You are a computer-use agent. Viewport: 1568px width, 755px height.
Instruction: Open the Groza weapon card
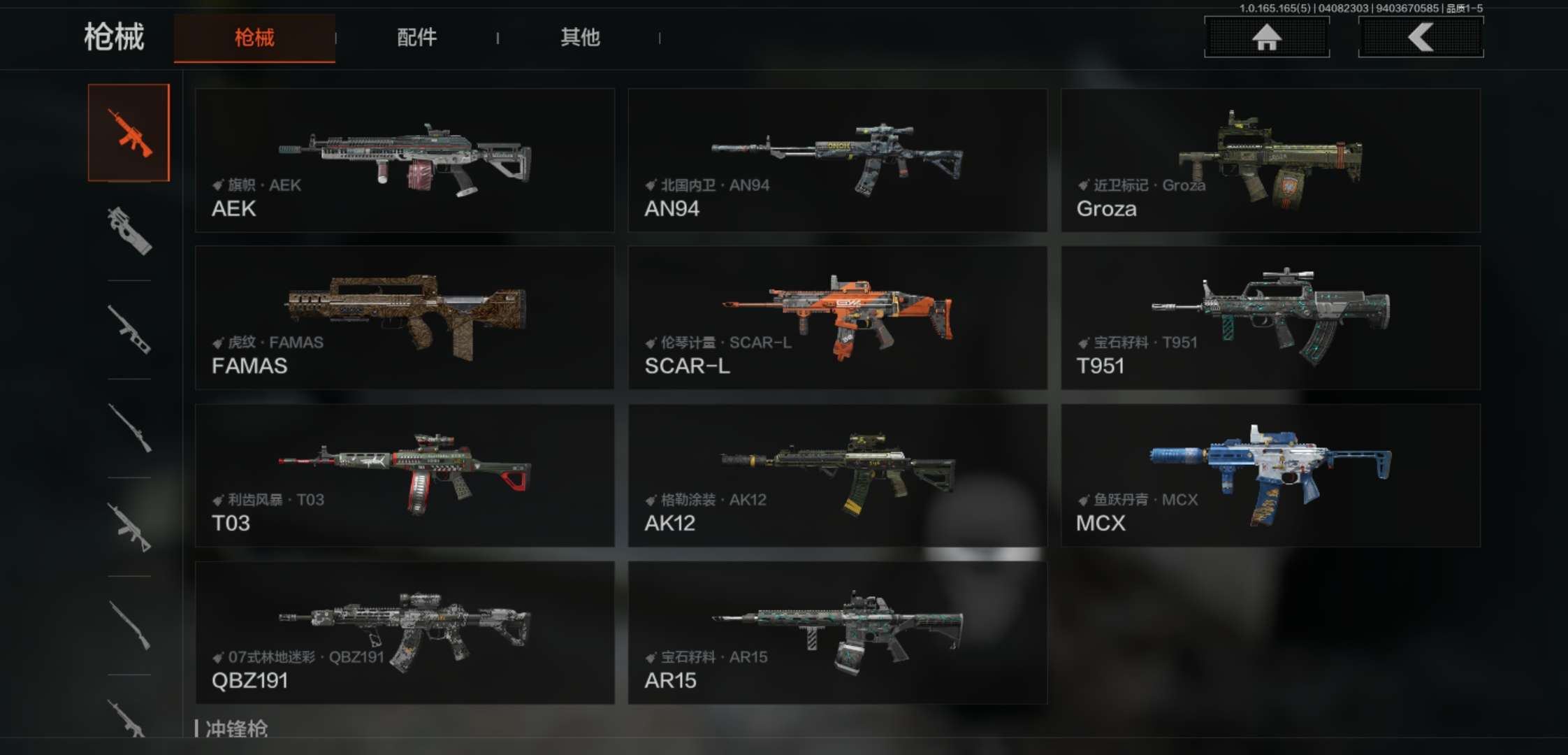pyautogui.click(x=1270, y=160)
